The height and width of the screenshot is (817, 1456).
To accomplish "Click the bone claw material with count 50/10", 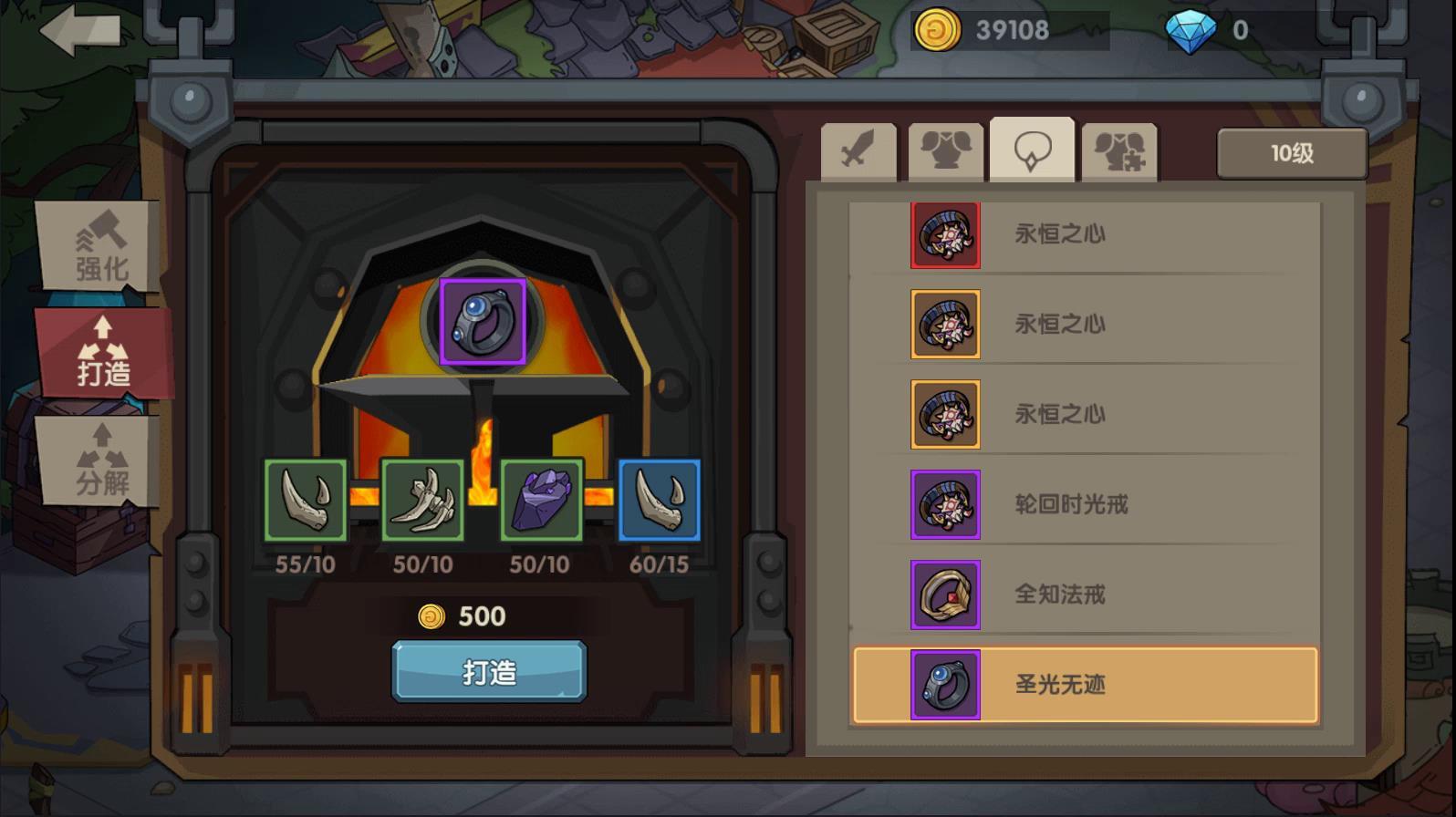I will pos(422,500).
